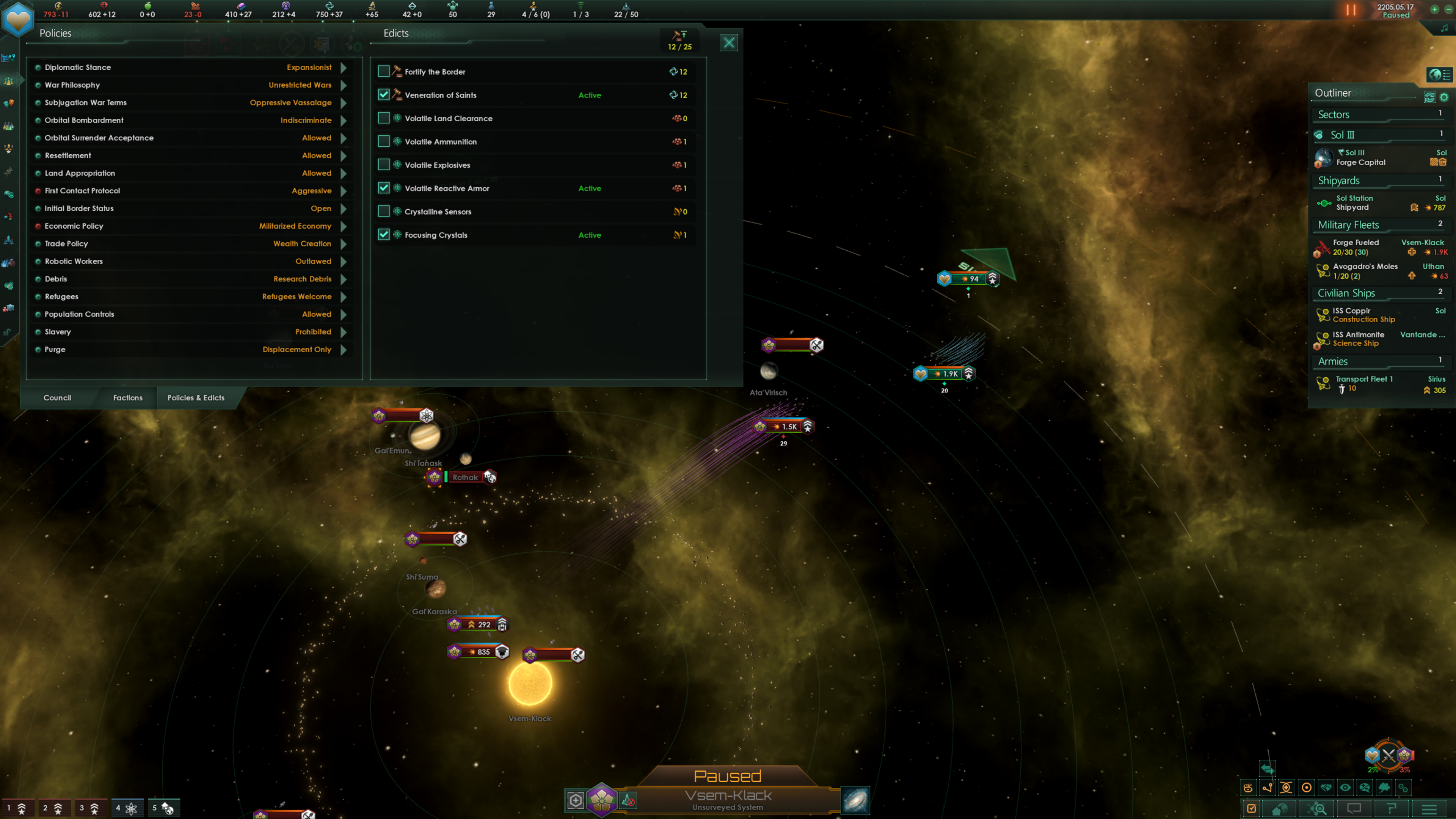Close the Policies and Edicts window
Screen dimensions: 1456x819
click(x=728, y=43)
